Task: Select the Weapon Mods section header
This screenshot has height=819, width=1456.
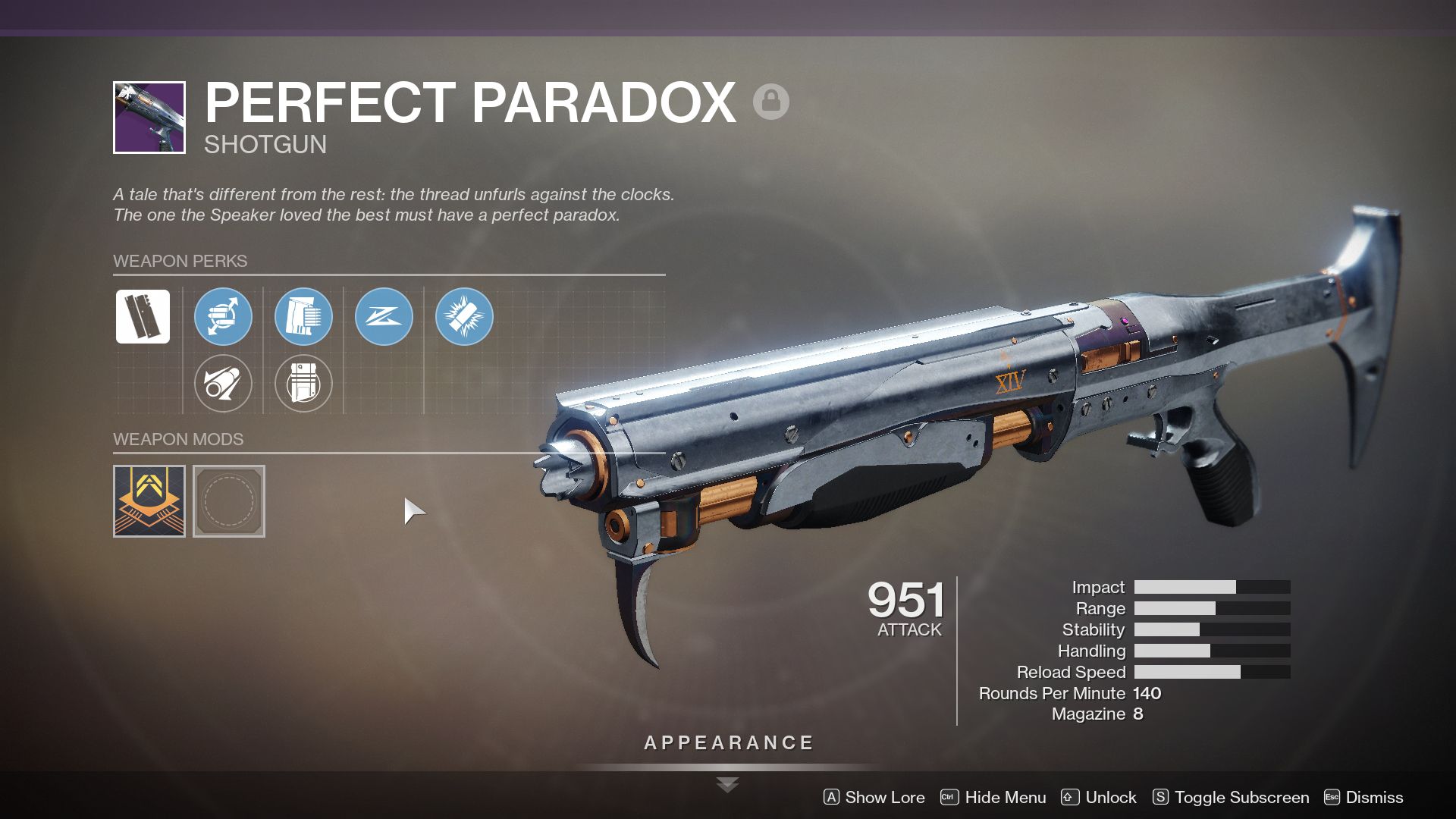Action: [177, 439]
